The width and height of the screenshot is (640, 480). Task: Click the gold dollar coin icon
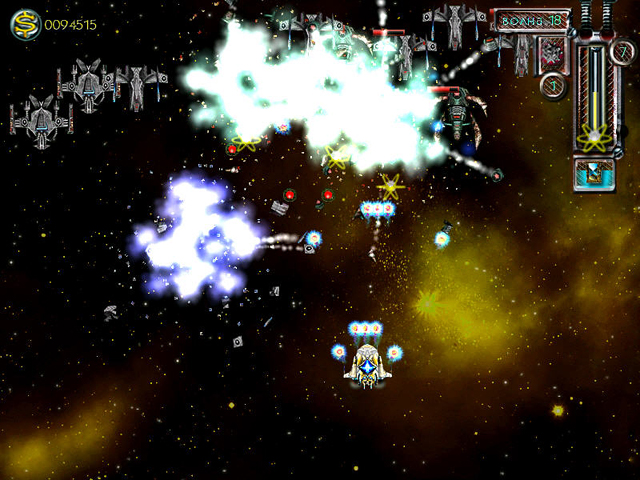tap(25, 25)
